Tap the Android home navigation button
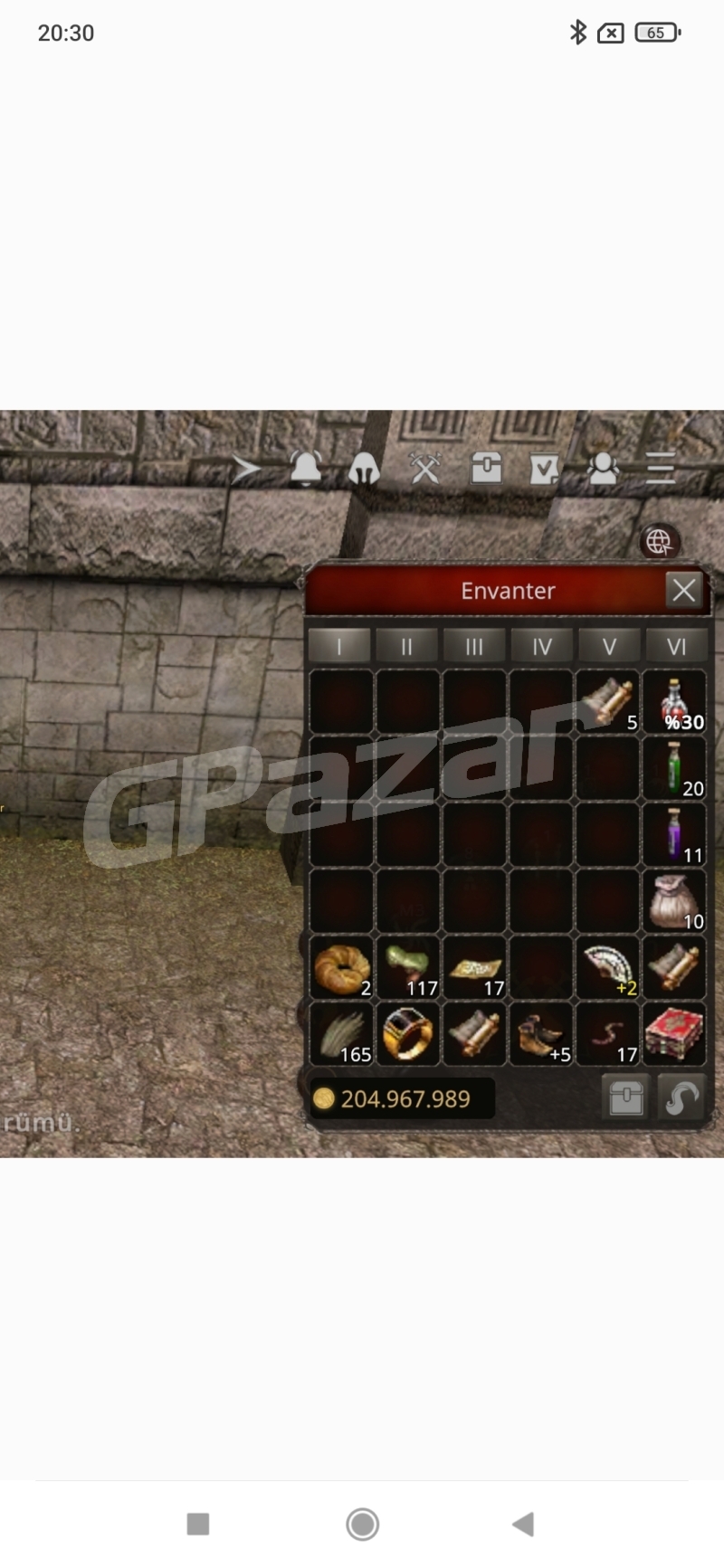 click(362, 1524)
